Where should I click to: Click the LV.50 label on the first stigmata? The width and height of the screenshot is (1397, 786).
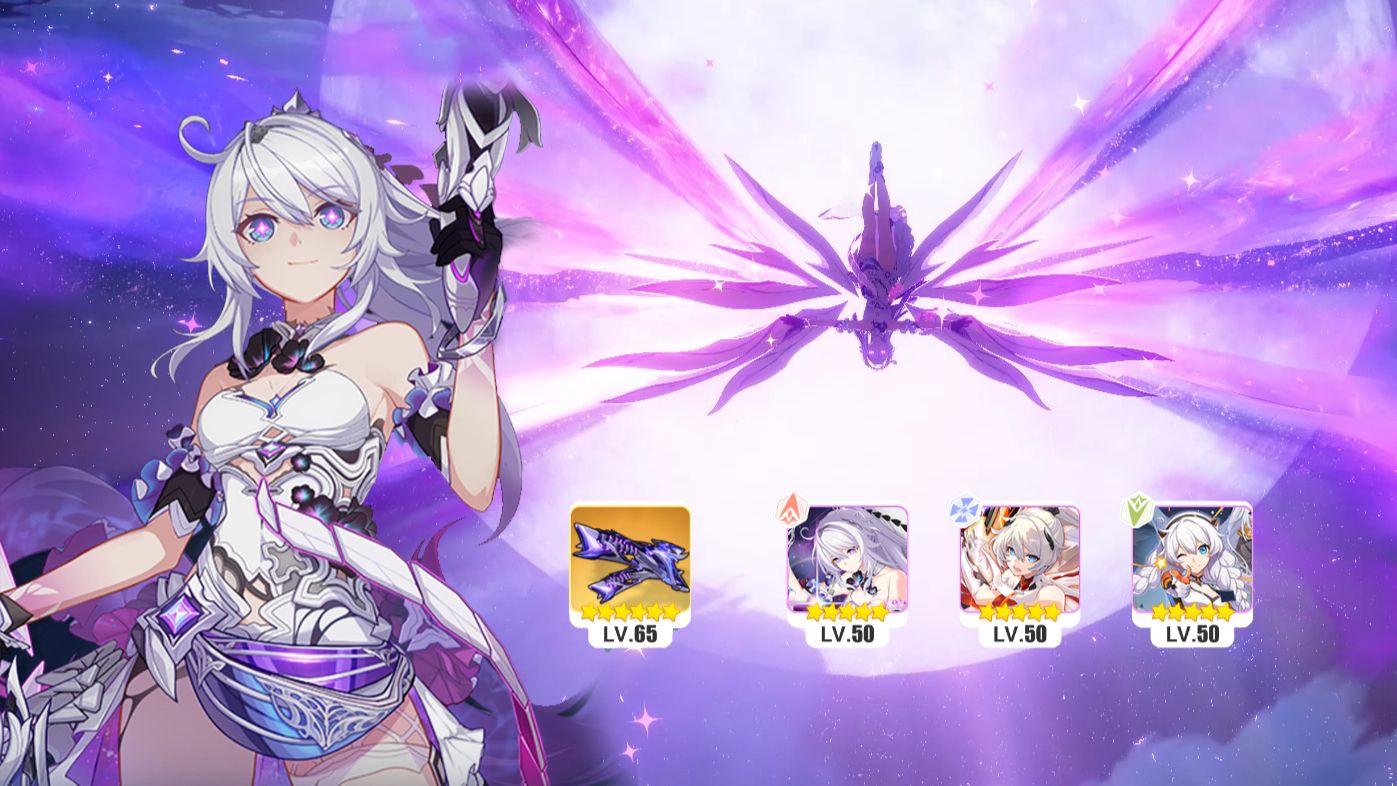[x=845, y=634]
